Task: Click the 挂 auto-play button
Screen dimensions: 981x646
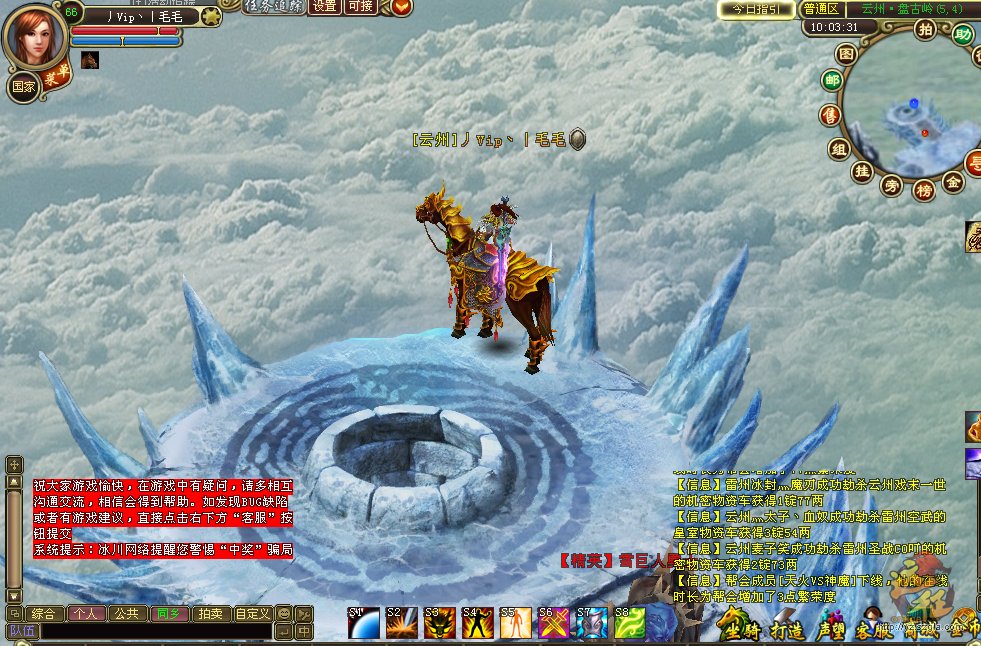Action: point(861,172)
